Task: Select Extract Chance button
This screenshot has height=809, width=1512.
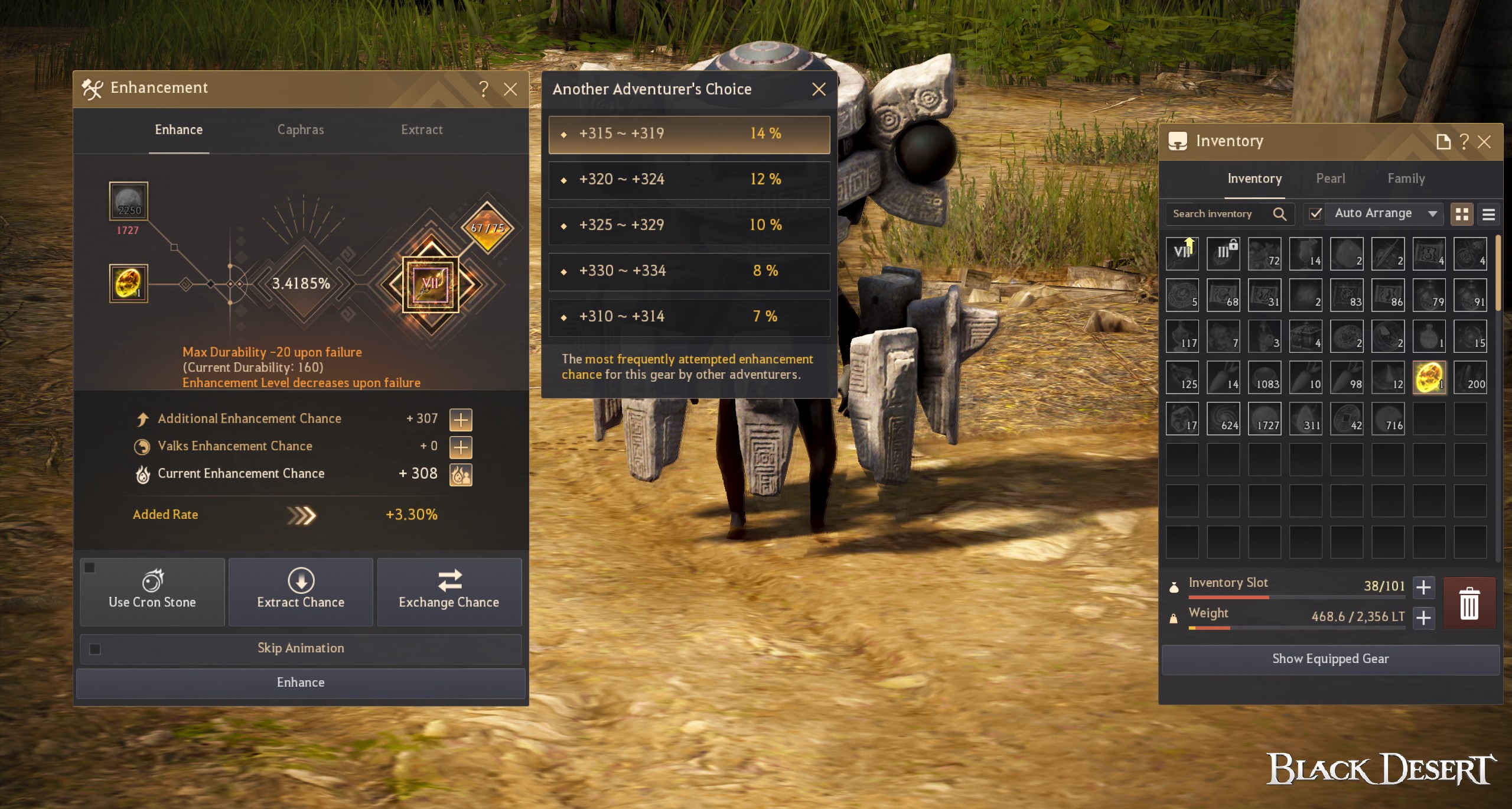Action: coord(301,592)
